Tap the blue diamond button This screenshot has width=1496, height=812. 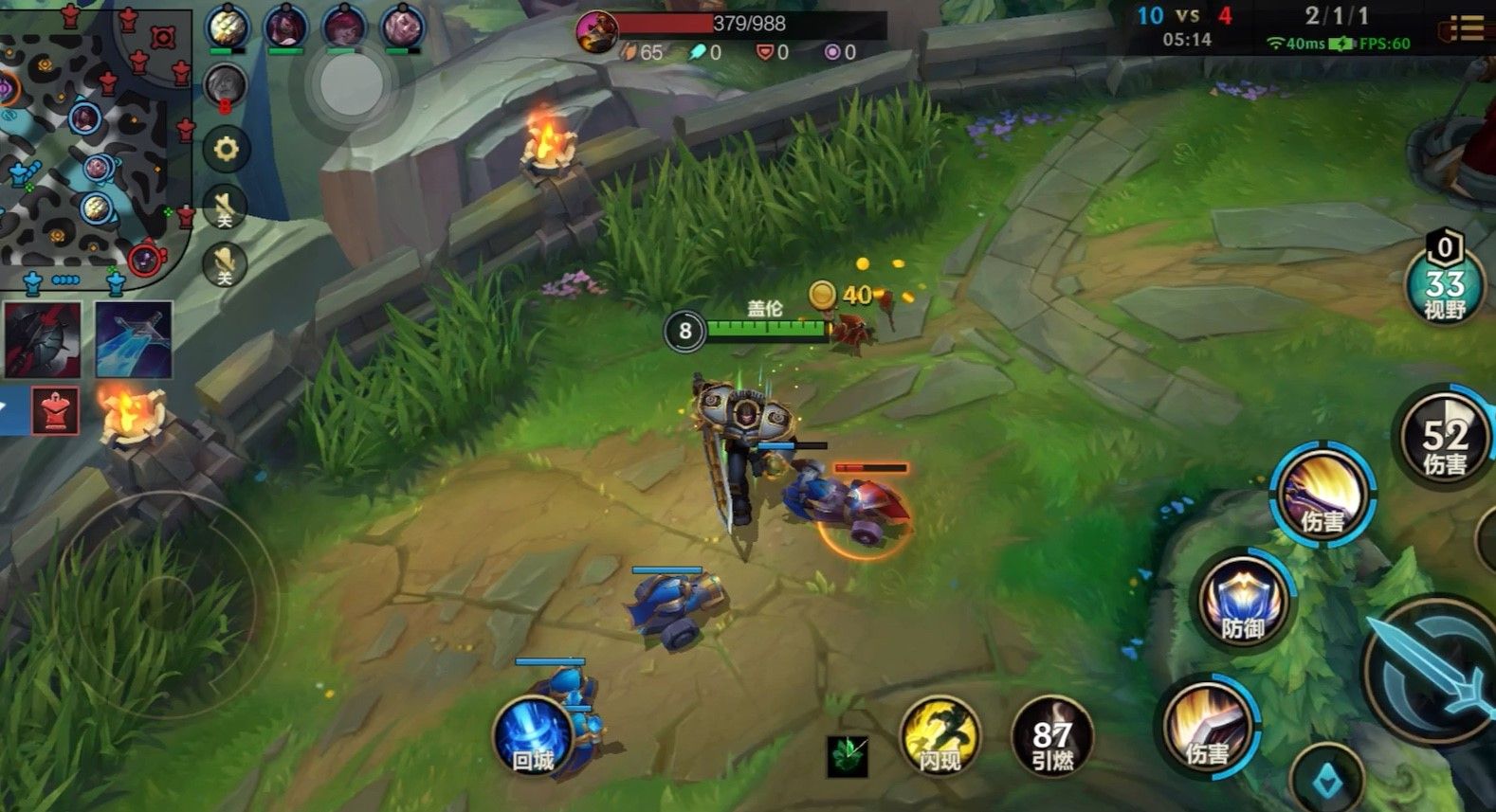point(1327,780)
